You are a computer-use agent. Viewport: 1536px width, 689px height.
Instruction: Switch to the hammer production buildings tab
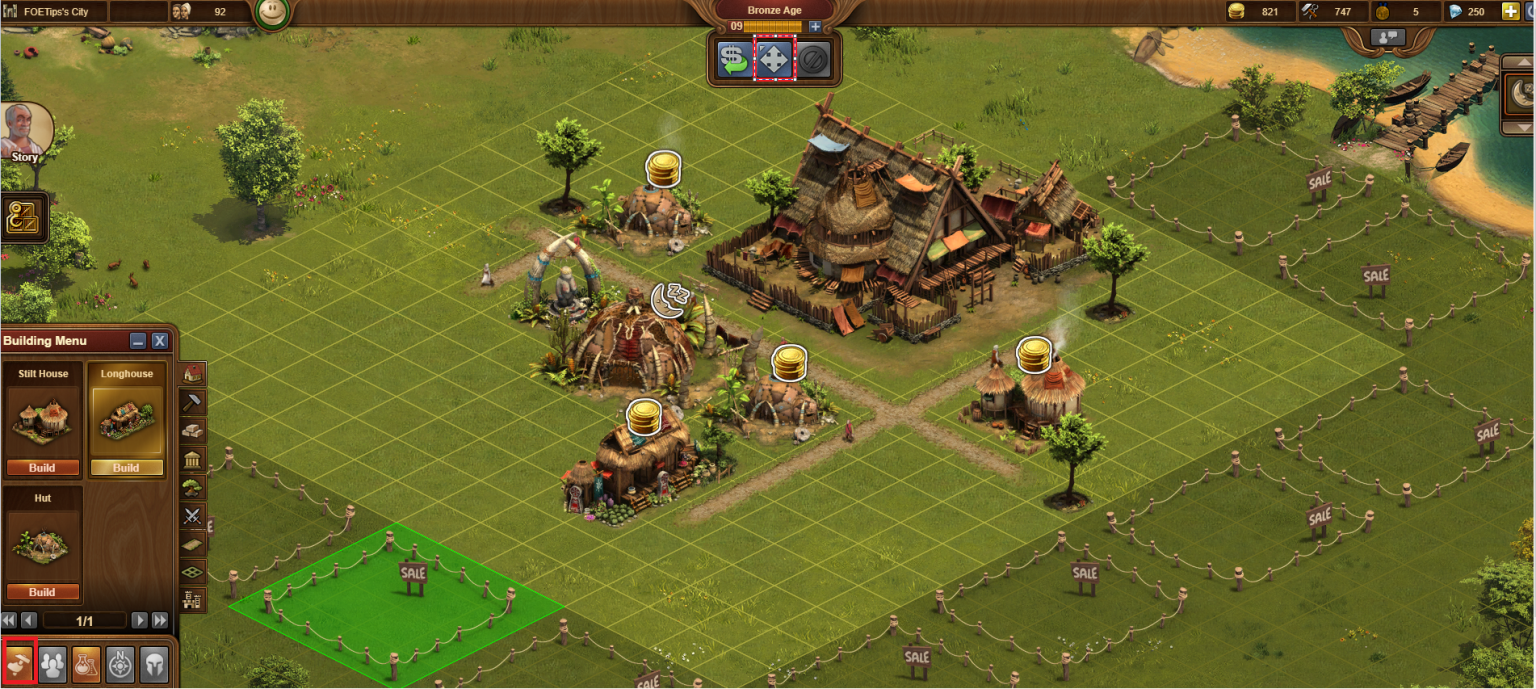pos(193,402)
